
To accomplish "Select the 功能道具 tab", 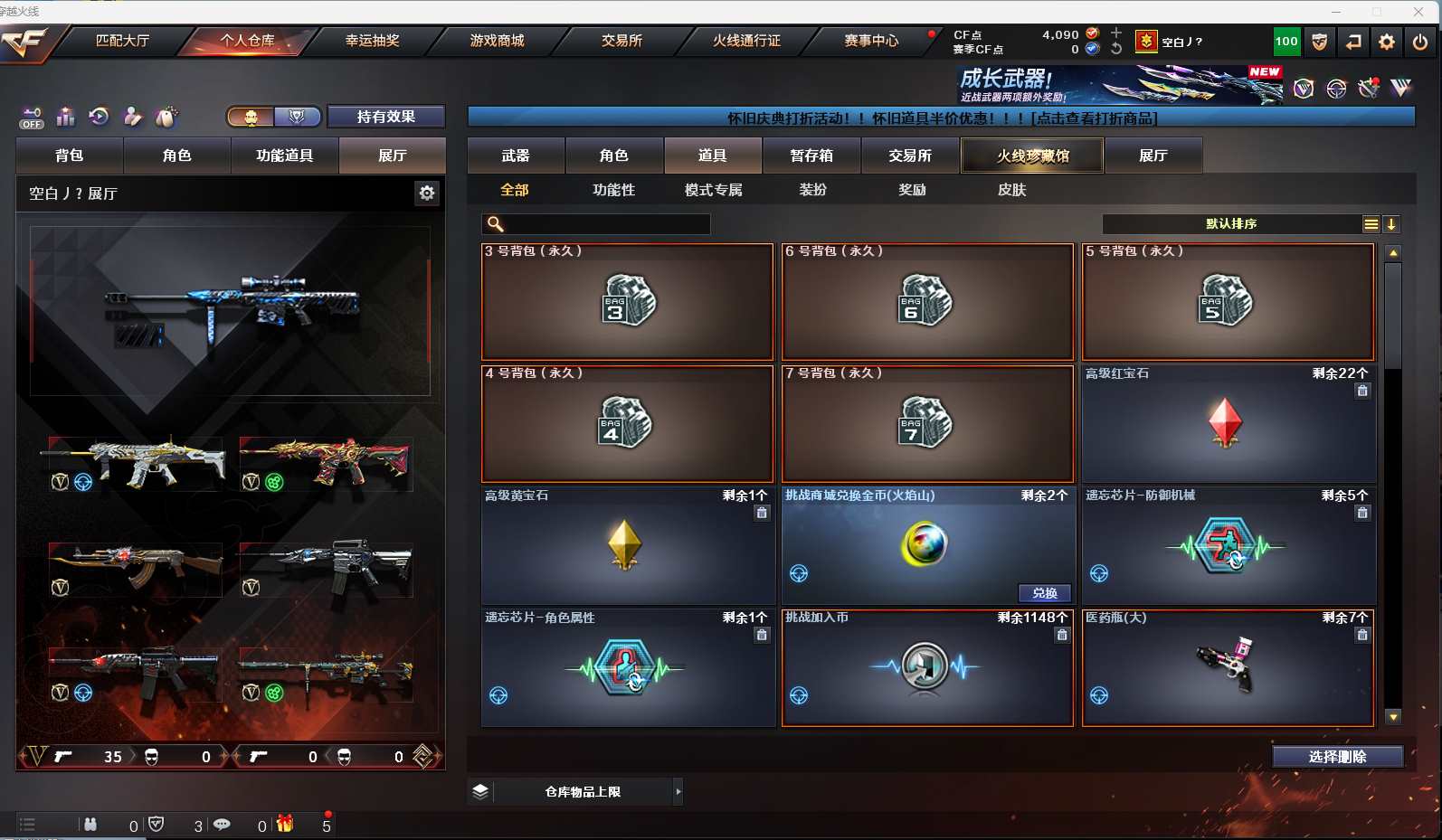I will tap(284, 156).
